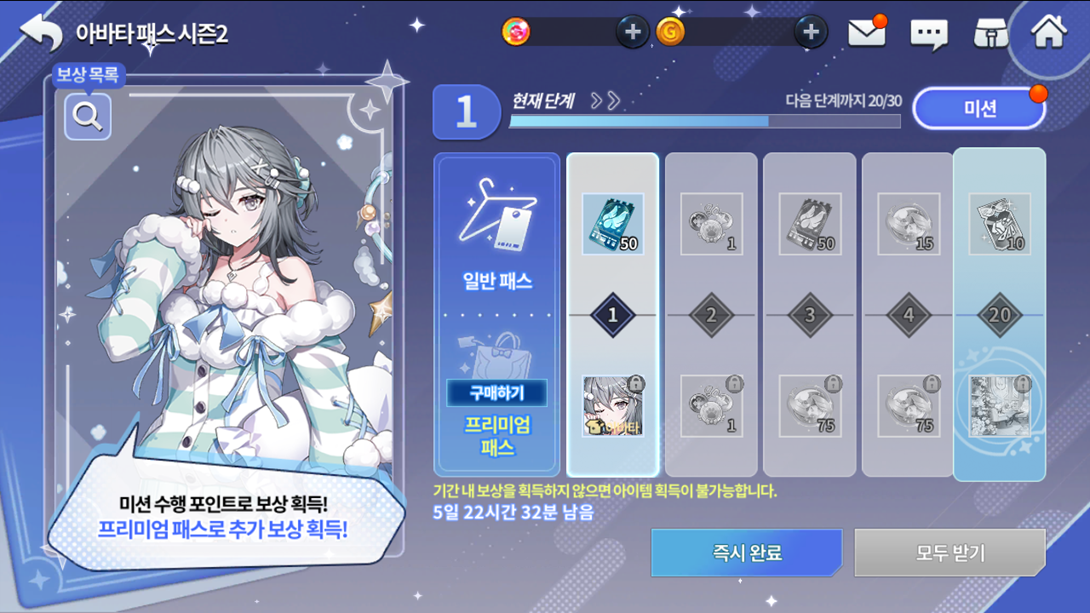
Task: Open the mailbox envelope icon
Action: pyautogui.click(x=867, y=33)
